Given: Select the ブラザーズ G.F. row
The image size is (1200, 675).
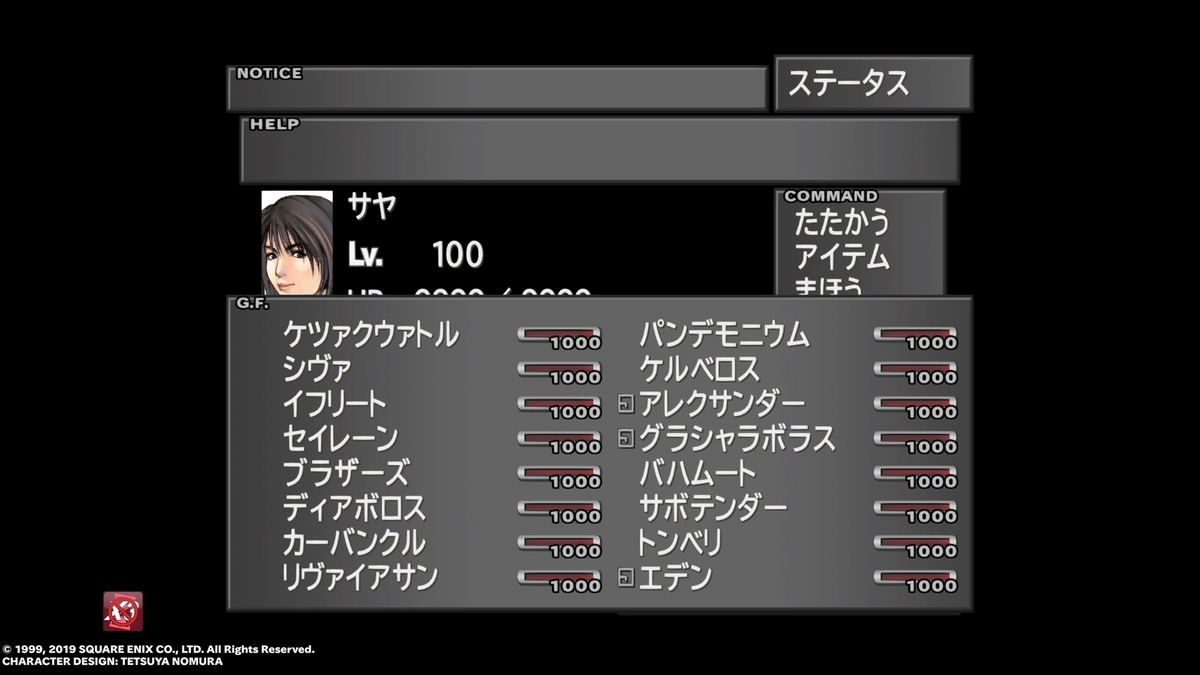Looking at the screenshot, I should pos(345,473).
